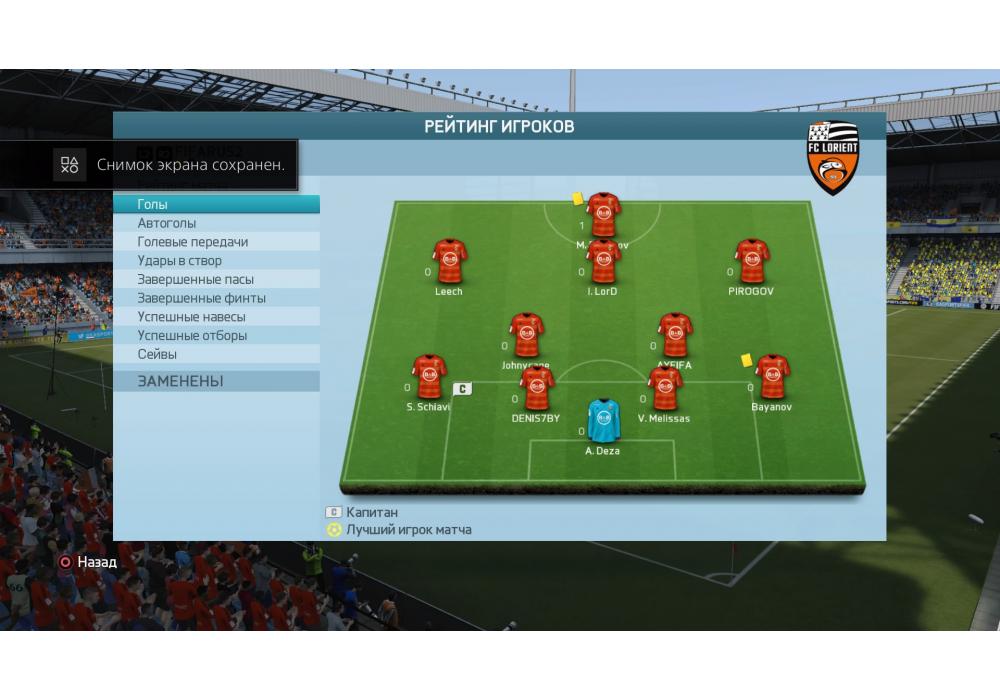
Task: Select captain S. Schiavi's shirt
Action: 429,377
